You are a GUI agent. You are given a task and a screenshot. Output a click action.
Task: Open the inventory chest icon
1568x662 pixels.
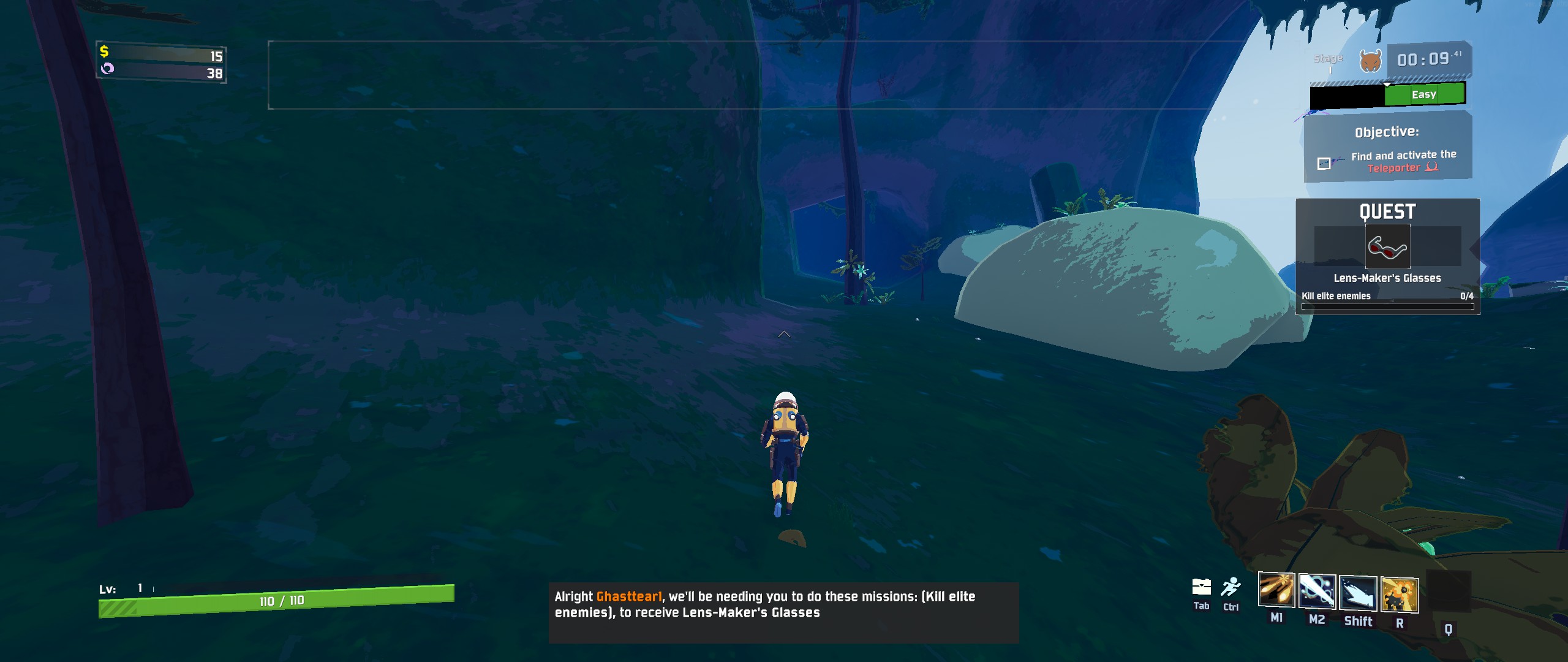(1201, 587)
